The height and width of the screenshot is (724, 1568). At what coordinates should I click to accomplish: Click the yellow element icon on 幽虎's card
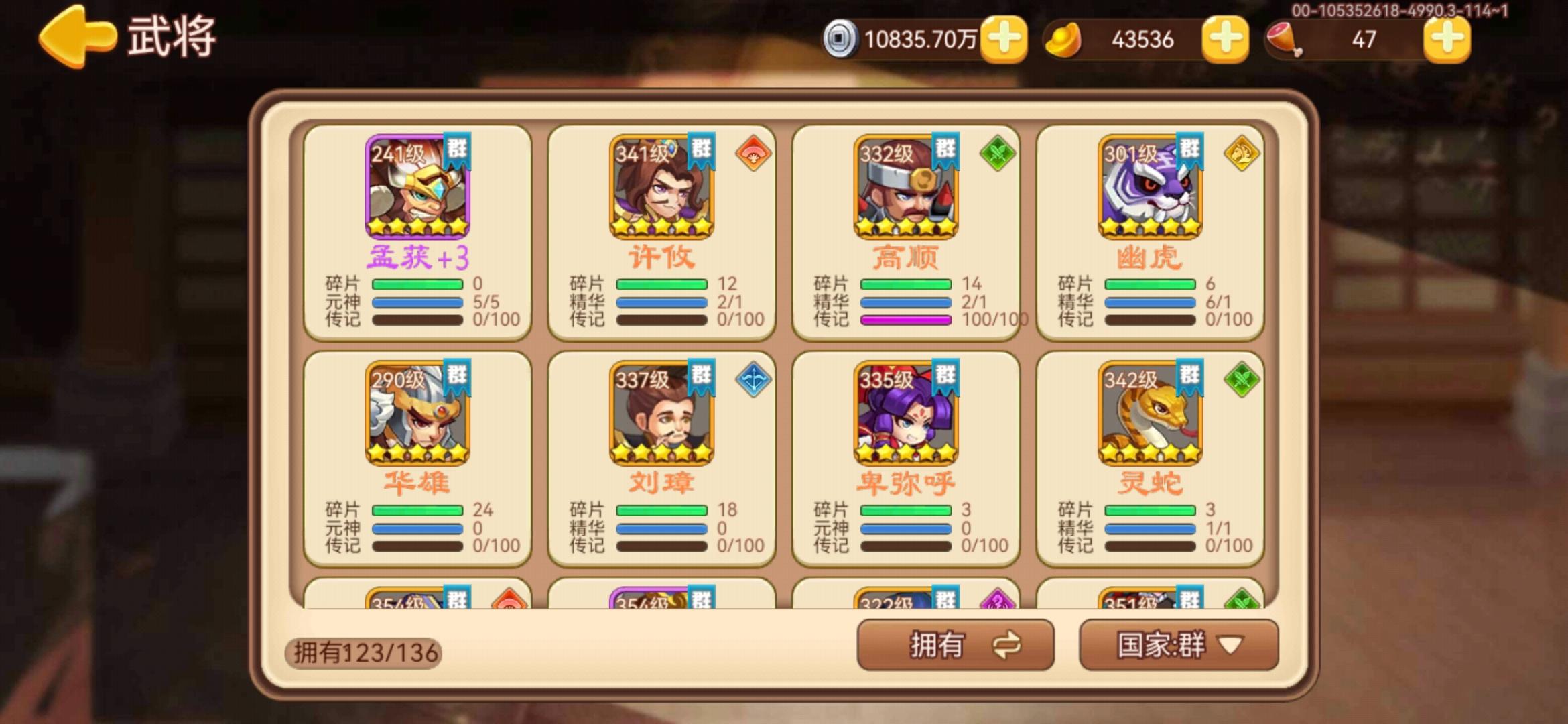(x=1243, y=154)
